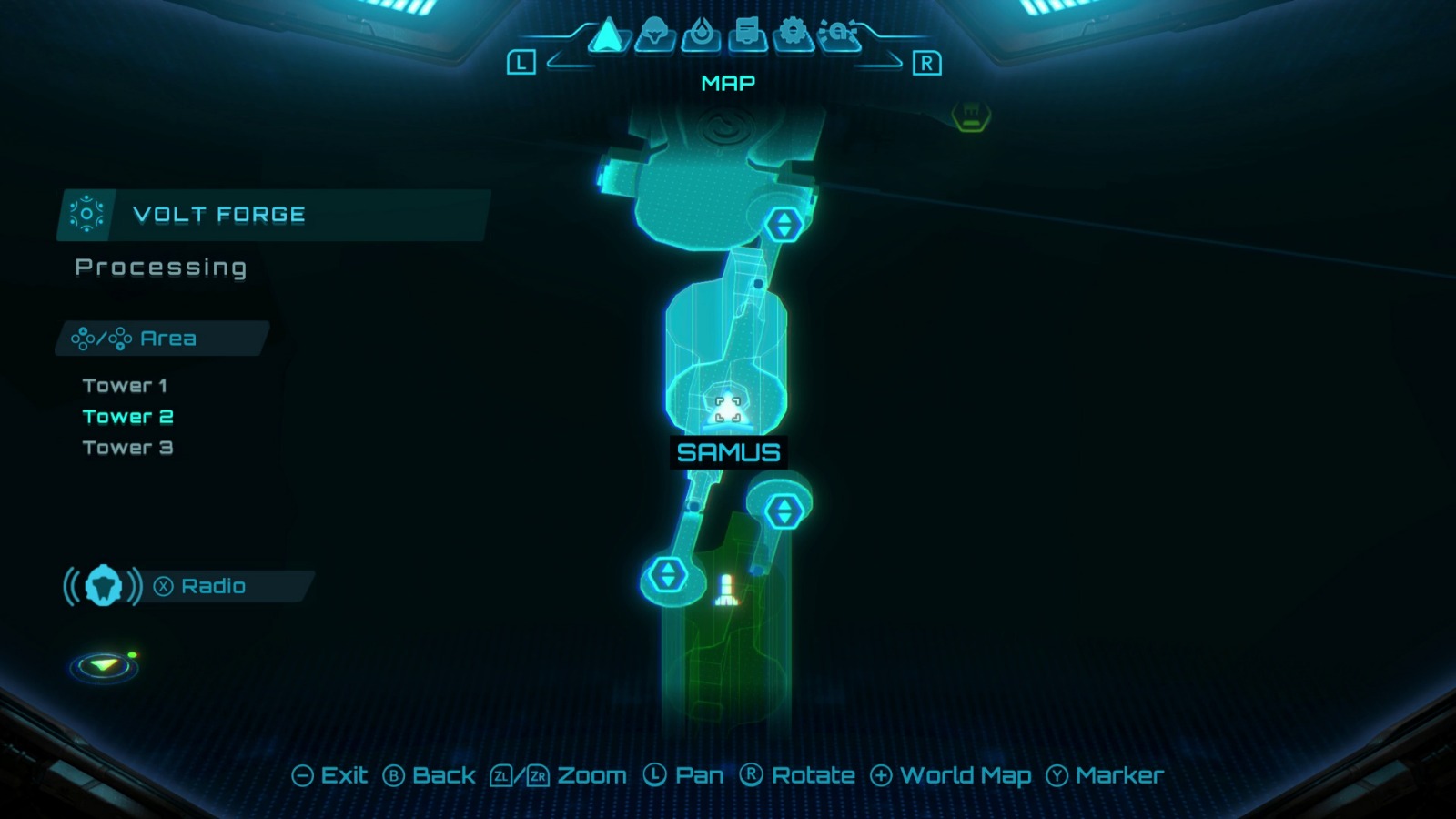This screenshot has height=819, width=1456.
Task: Expand the yellow arrow panel bottom-left
Action: (x=103, y=667)
